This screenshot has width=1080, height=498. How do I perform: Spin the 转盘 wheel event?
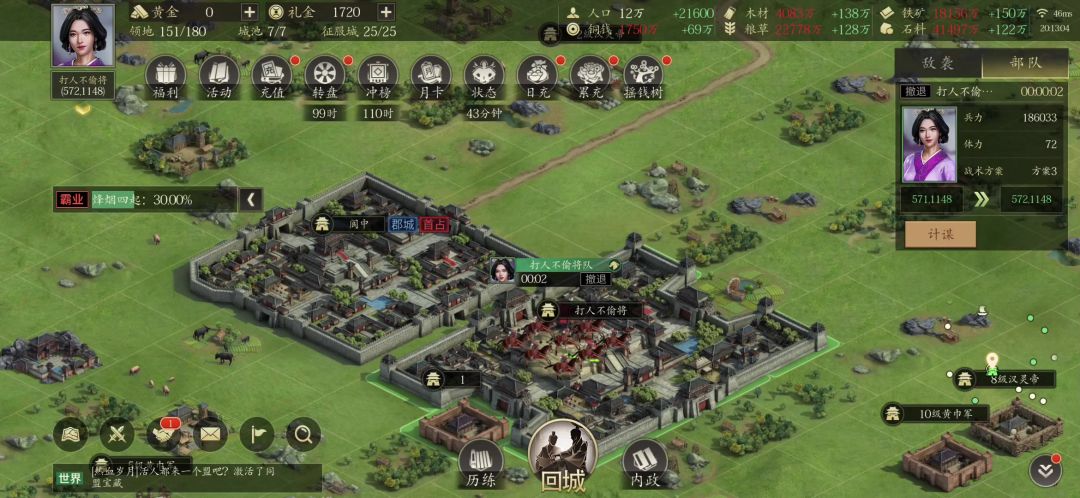coord(324,75)
